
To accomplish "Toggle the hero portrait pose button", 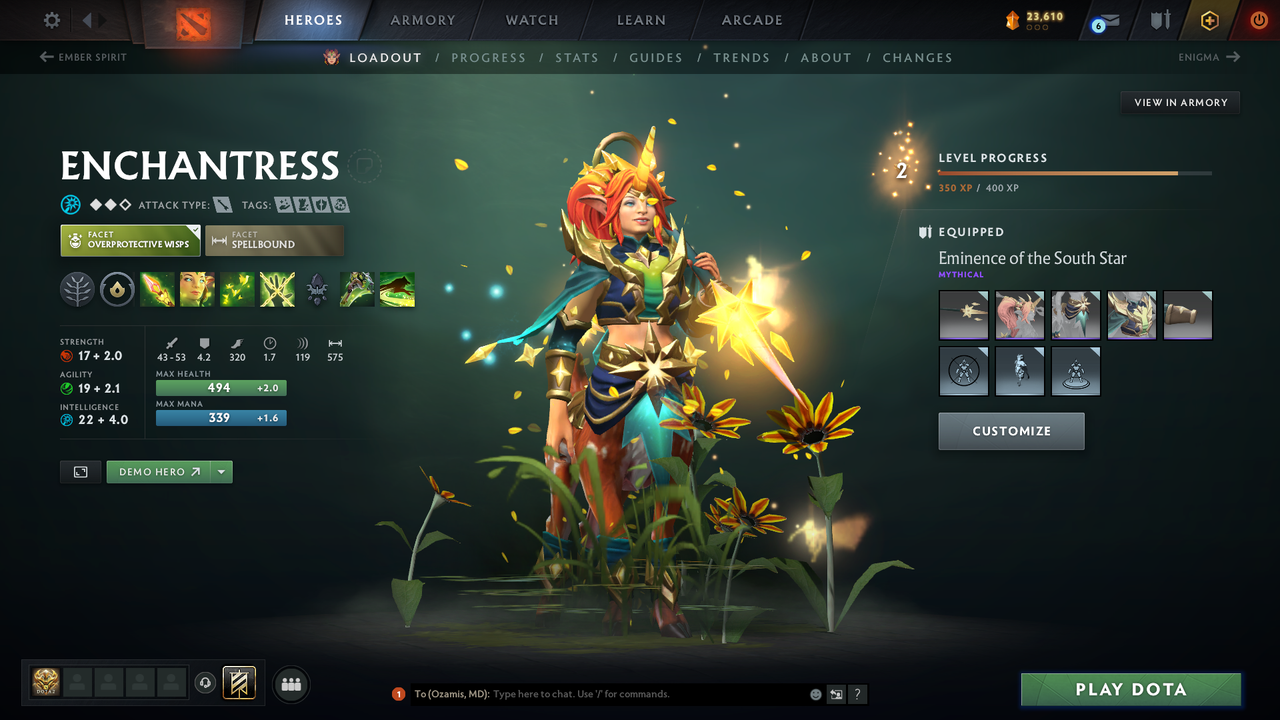I will (80, 471).
